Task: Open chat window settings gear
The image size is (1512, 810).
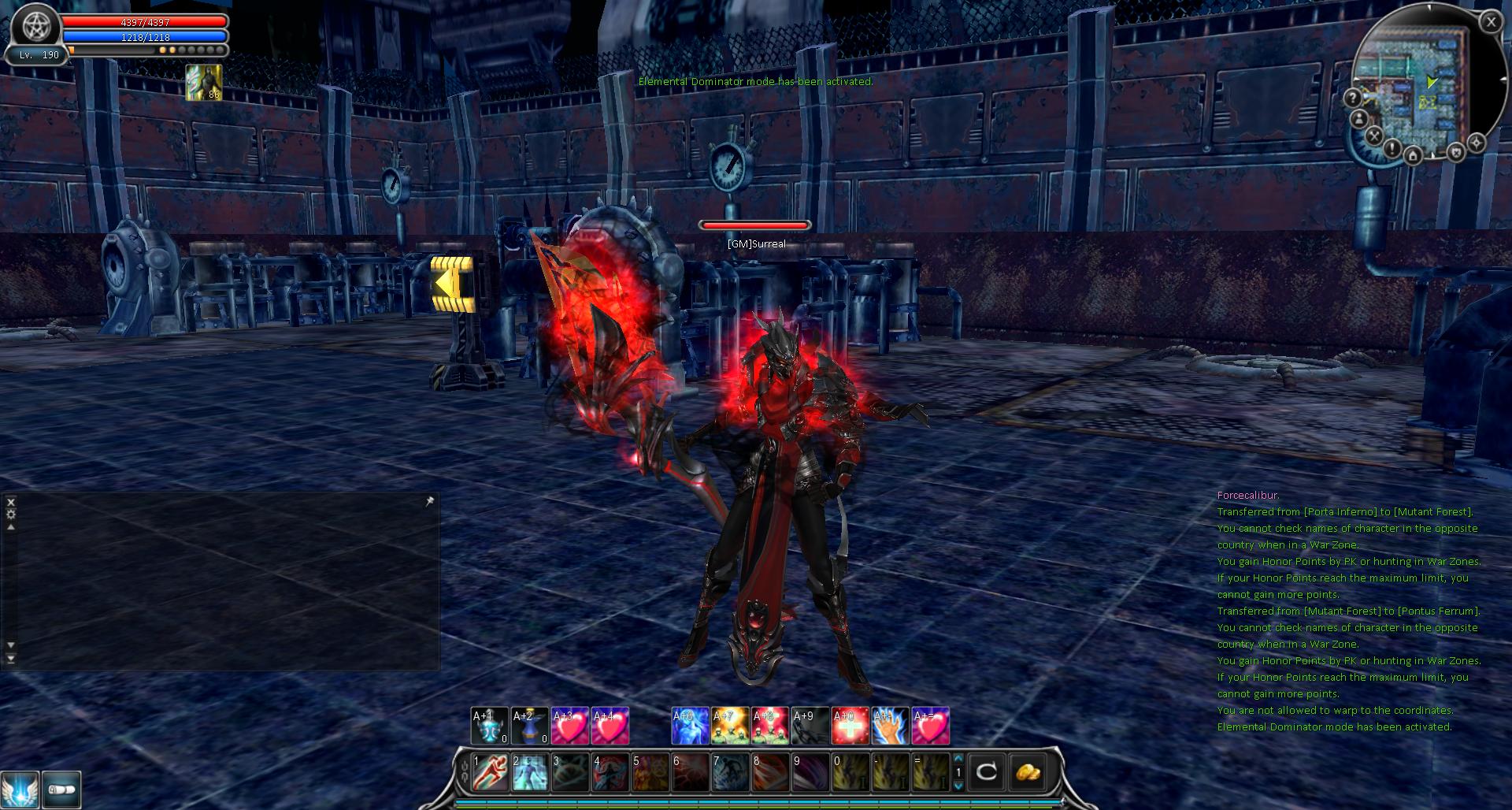Action: [10, 514]
